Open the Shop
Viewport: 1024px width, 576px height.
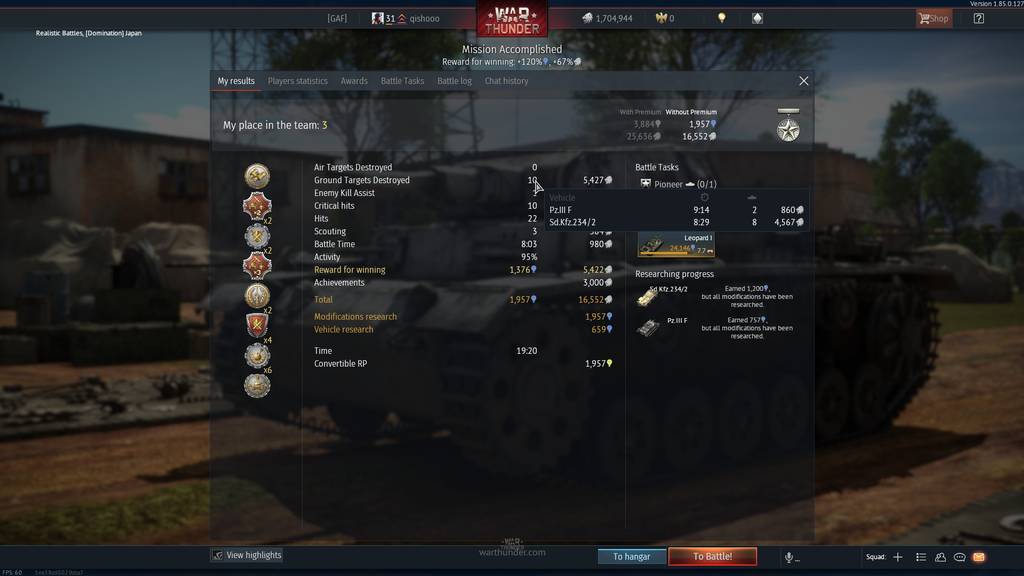point(933,18)
